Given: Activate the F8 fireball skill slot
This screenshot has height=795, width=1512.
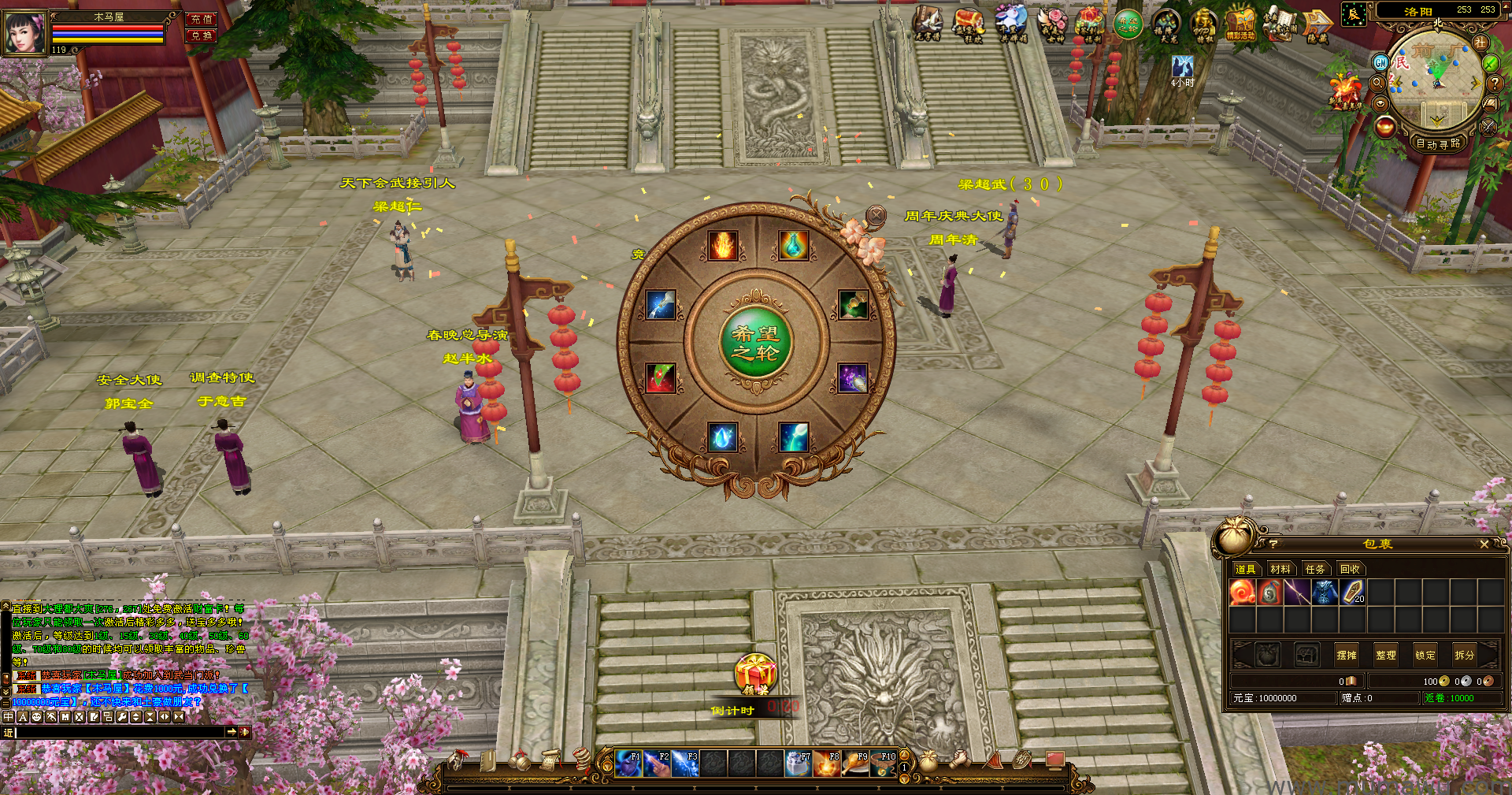Looking at the screenshot, I should [x=827, y=763].
